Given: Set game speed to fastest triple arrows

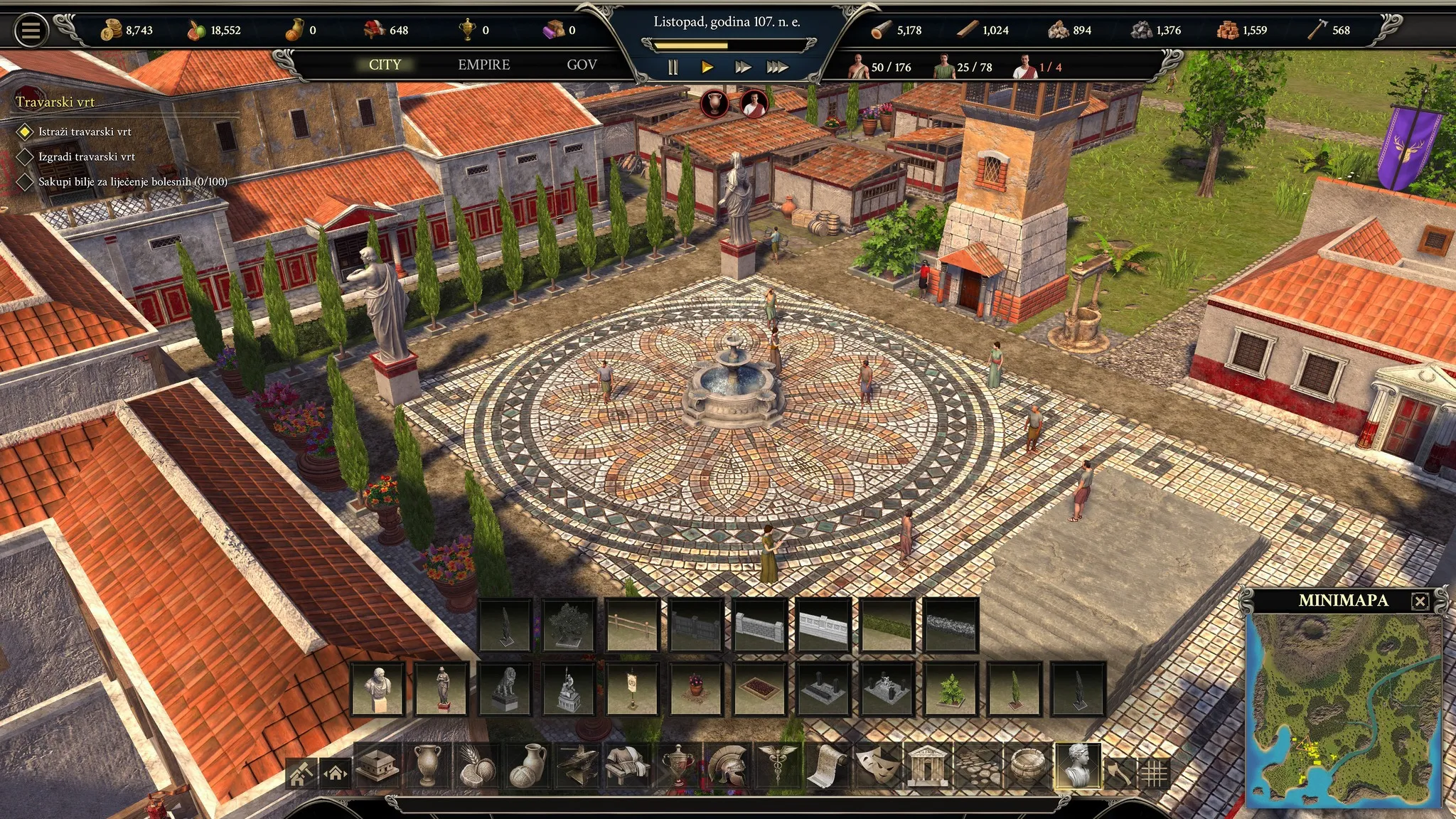Looking at the screenshot, I should 777,68.
